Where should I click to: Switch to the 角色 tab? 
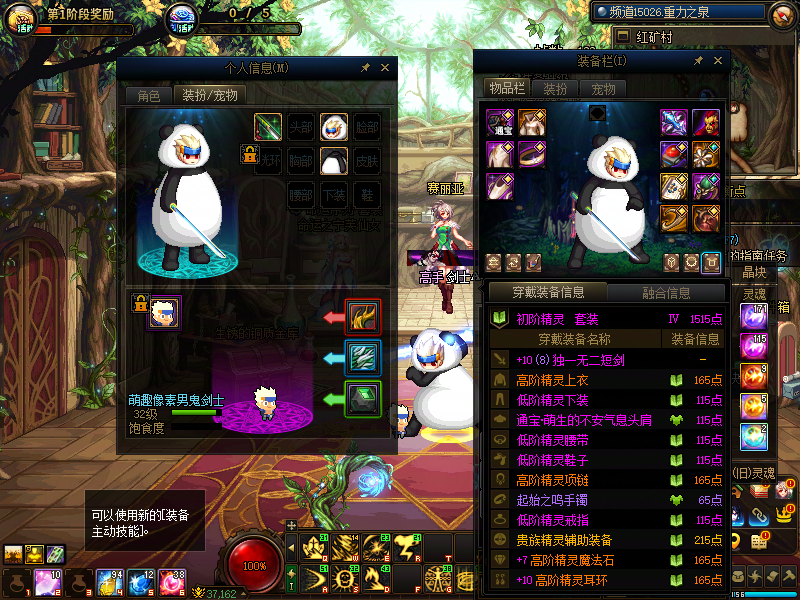148,96
